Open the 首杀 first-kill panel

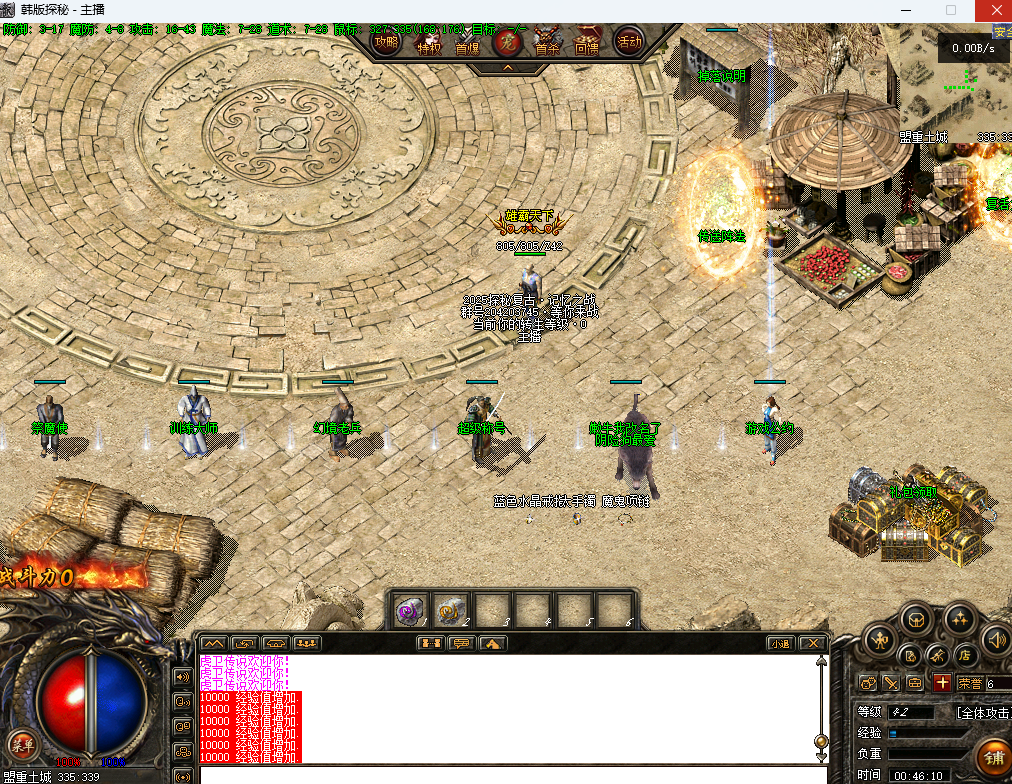547,43
